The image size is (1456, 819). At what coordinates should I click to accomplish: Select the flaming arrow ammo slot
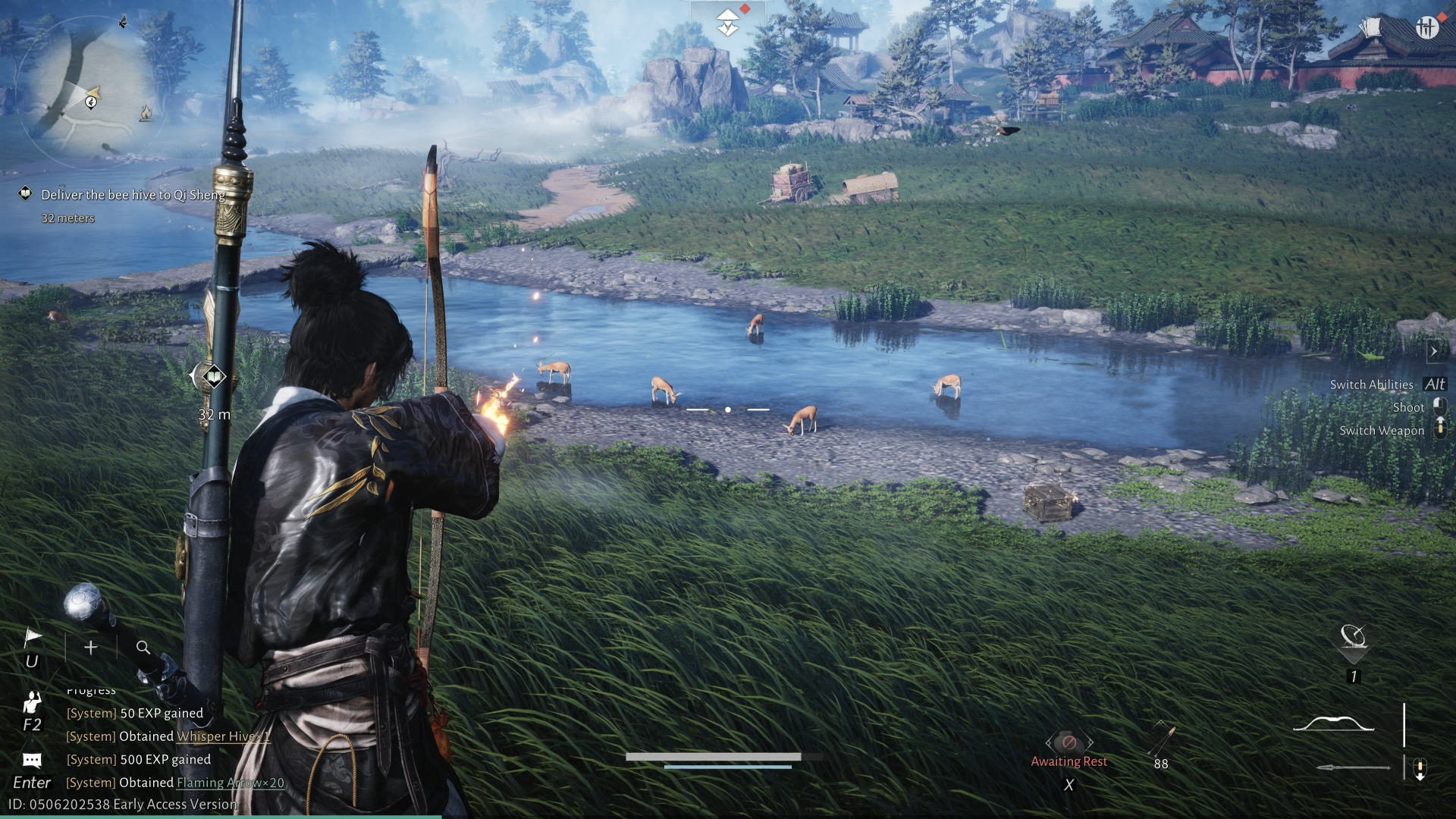pyautogui.click(x=1161, y=742)
